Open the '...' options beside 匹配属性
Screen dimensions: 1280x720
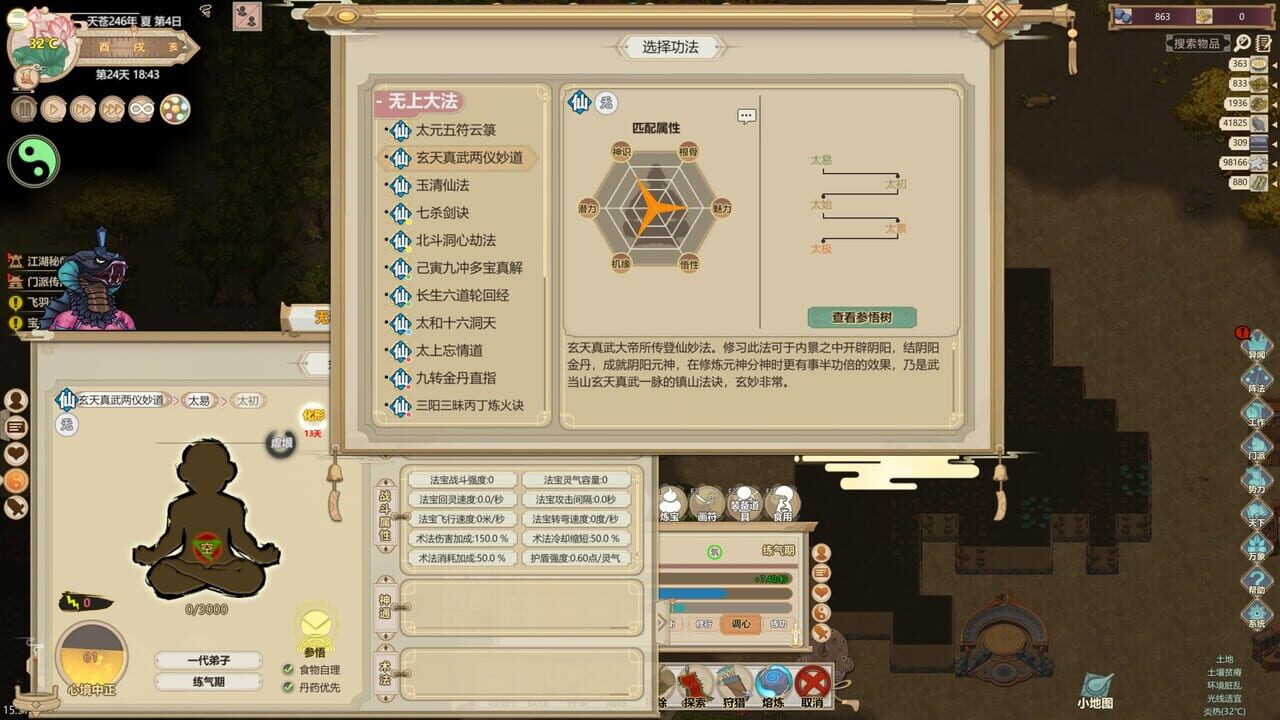(744, 115)
